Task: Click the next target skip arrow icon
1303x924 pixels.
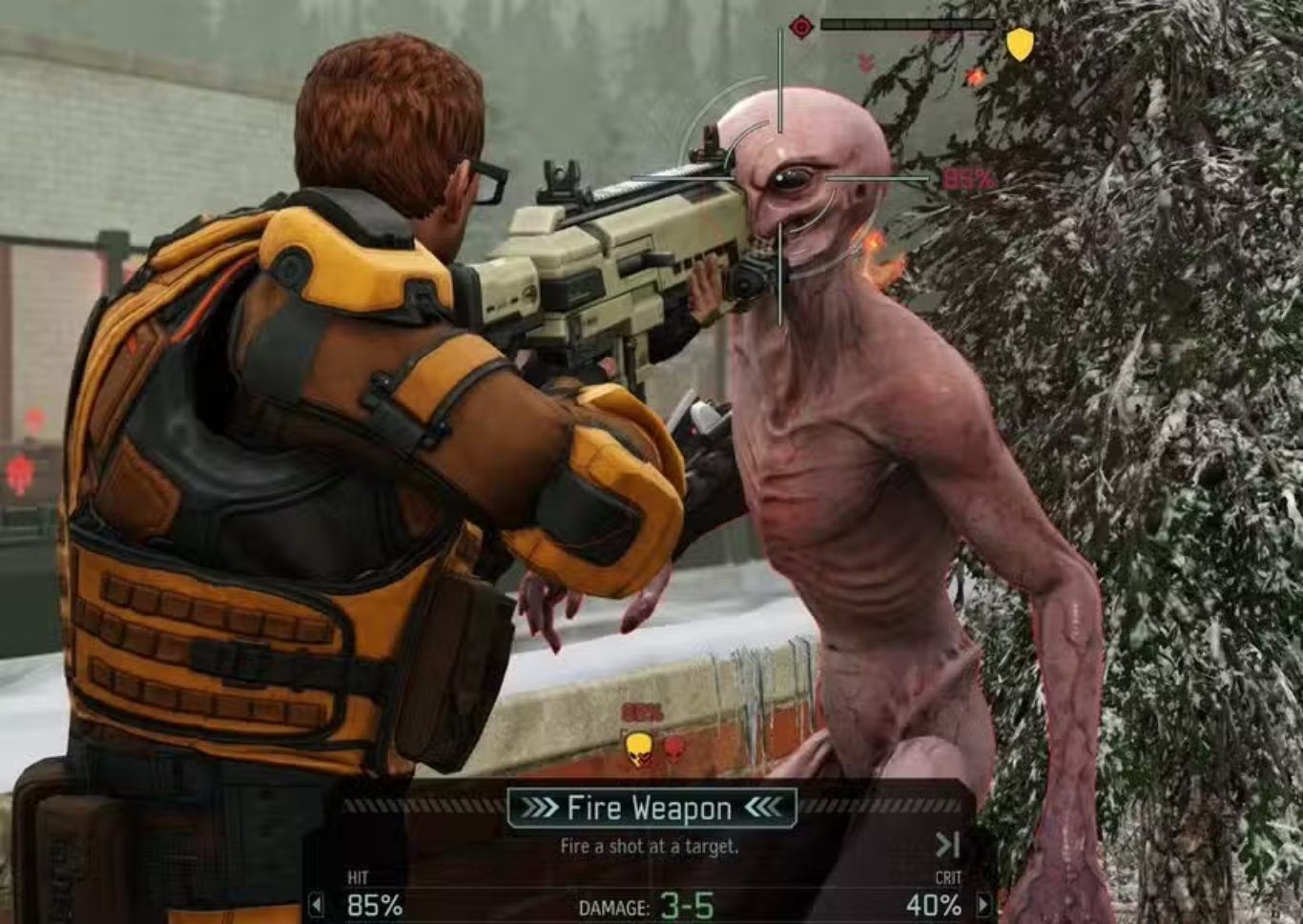Action: [946, 844]
